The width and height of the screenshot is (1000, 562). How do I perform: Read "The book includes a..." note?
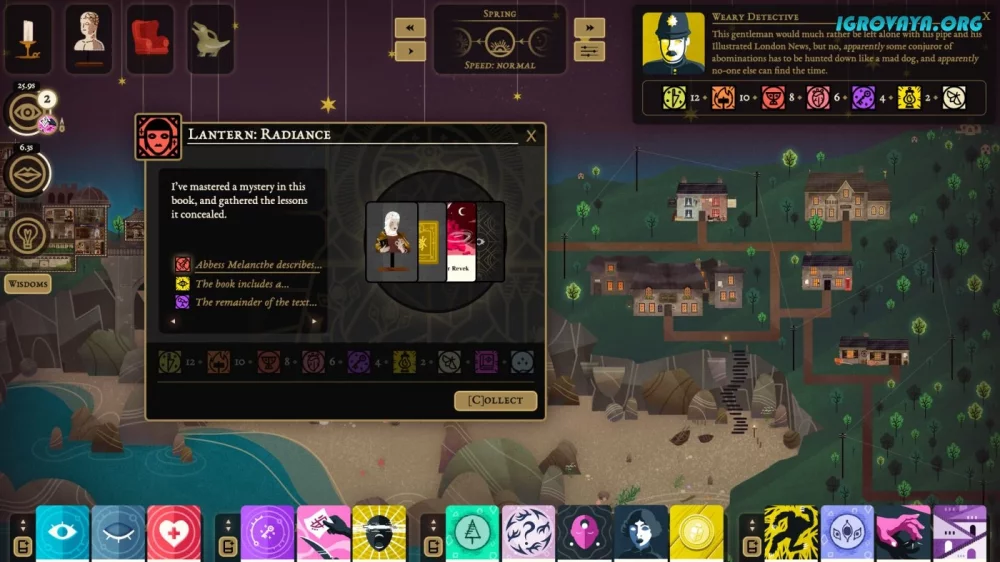pyautogui.click(x=244, y=283)
